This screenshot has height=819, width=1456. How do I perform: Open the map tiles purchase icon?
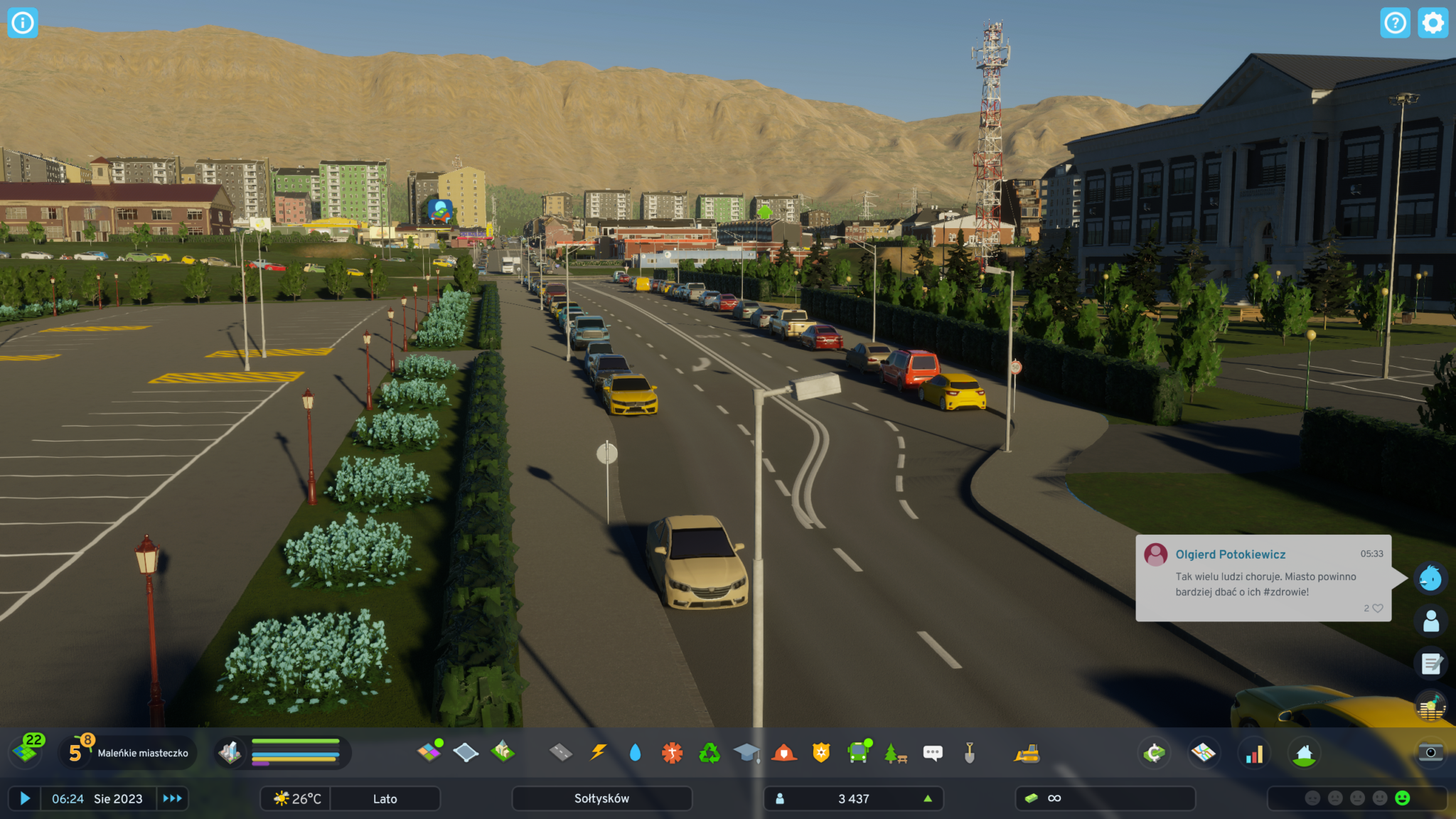pyautogui.click(x=27, y=751)
